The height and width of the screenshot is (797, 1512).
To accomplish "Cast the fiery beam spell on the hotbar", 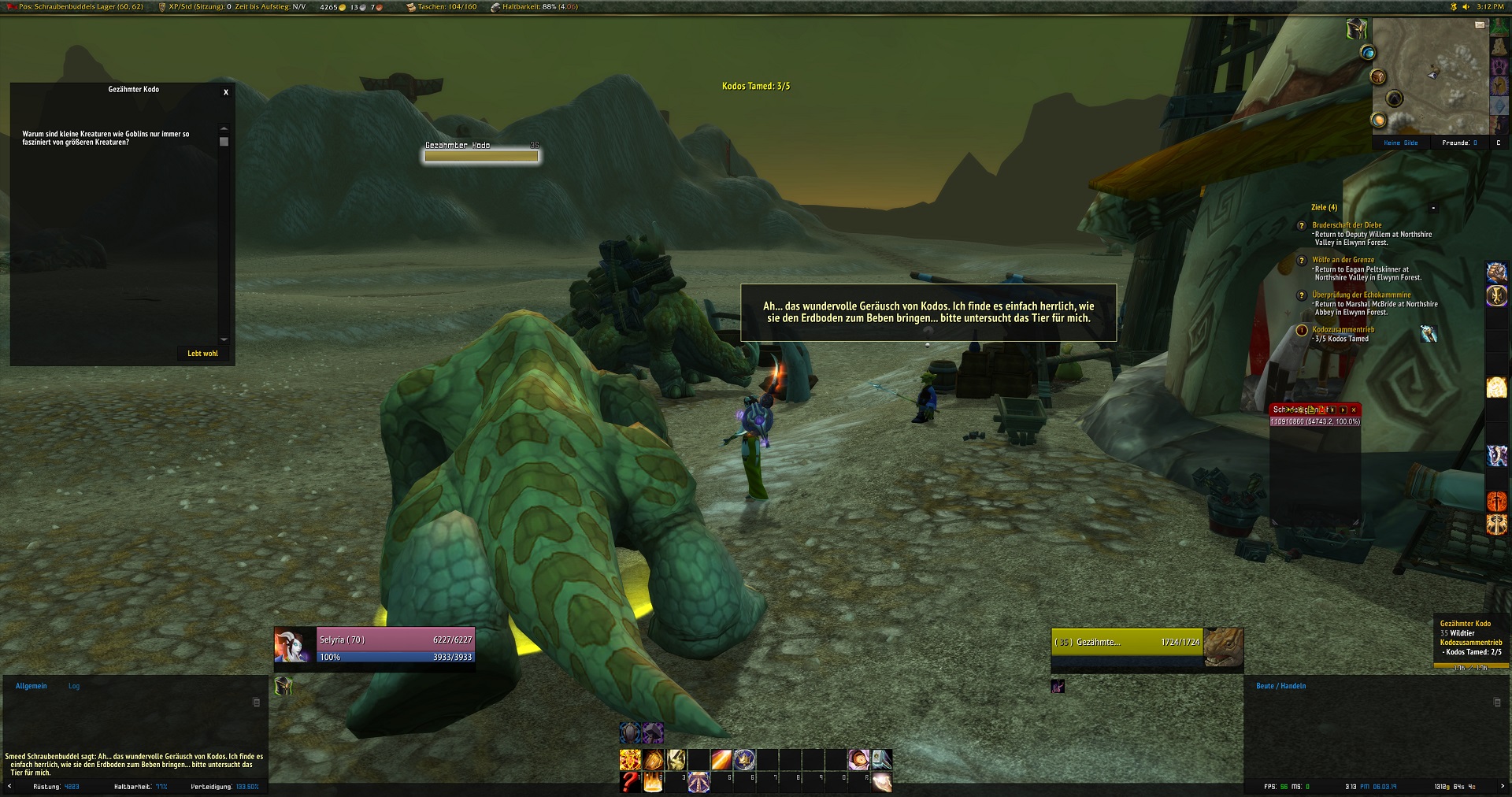I will (722, 759).
